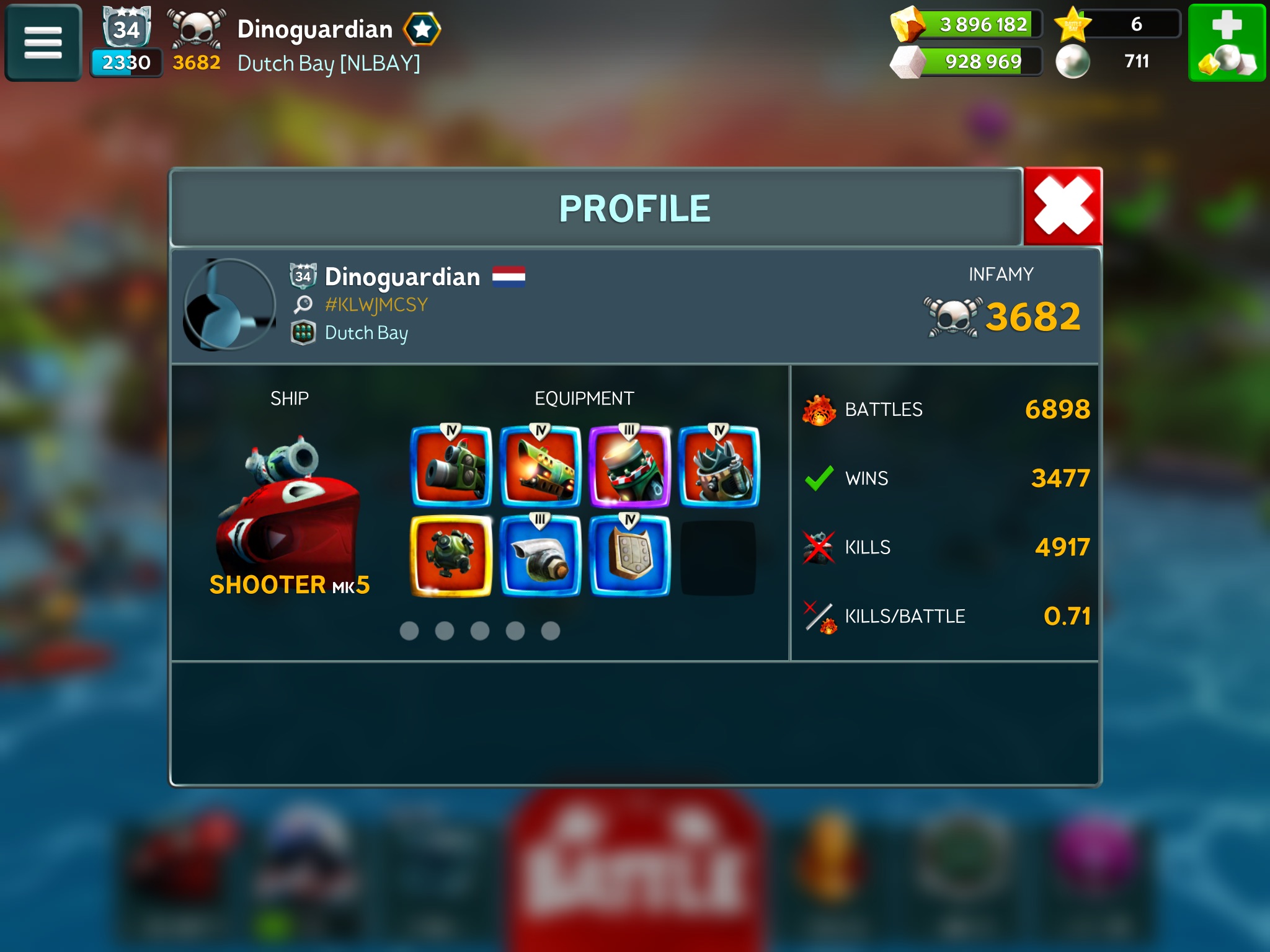Pick the blue turbo engine equipment slot
1270x952 pixels.
pos(541,556)
